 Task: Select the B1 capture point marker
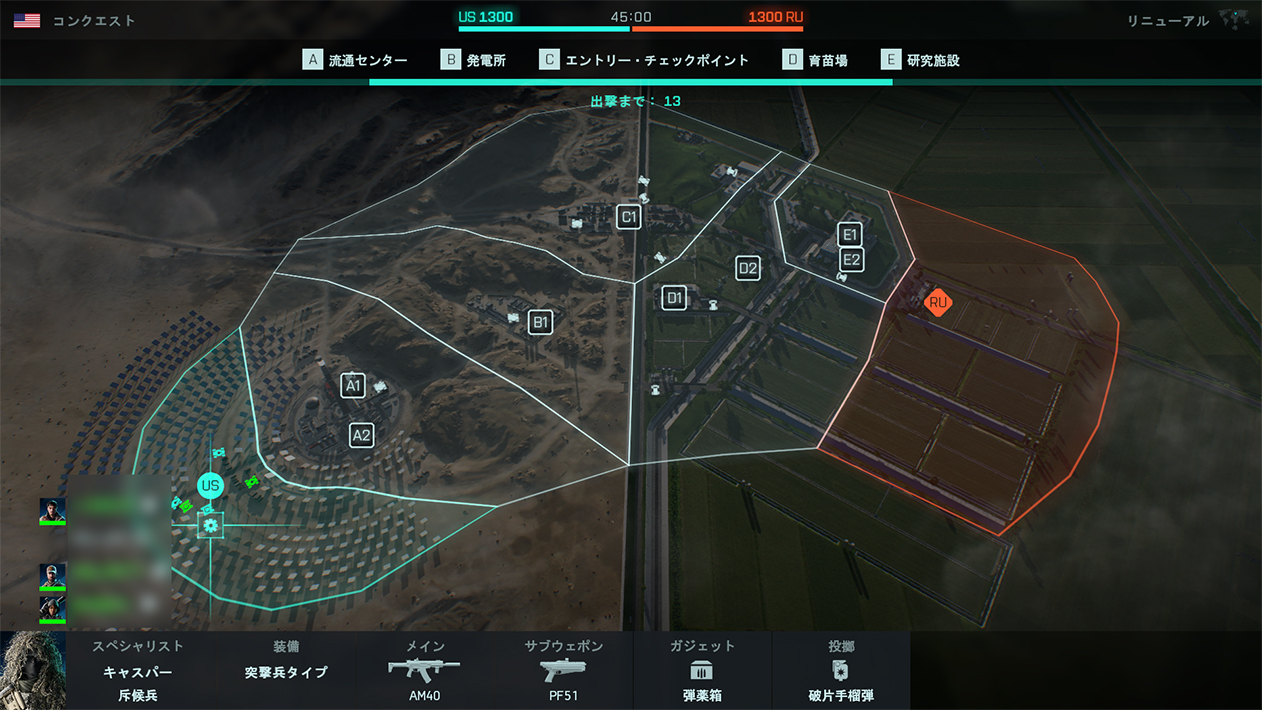pos(540,322)
